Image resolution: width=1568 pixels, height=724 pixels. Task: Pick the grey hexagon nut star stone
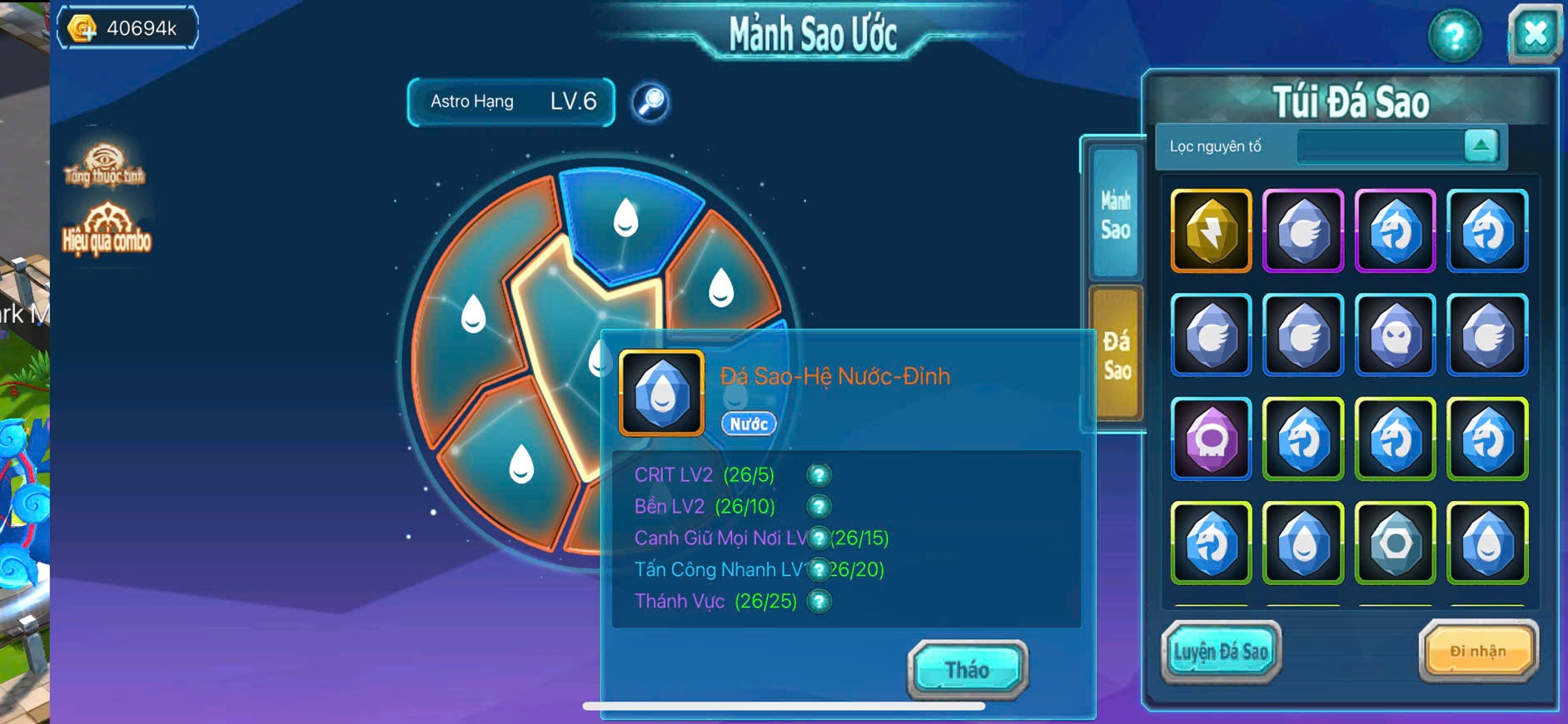point(1395,543)
